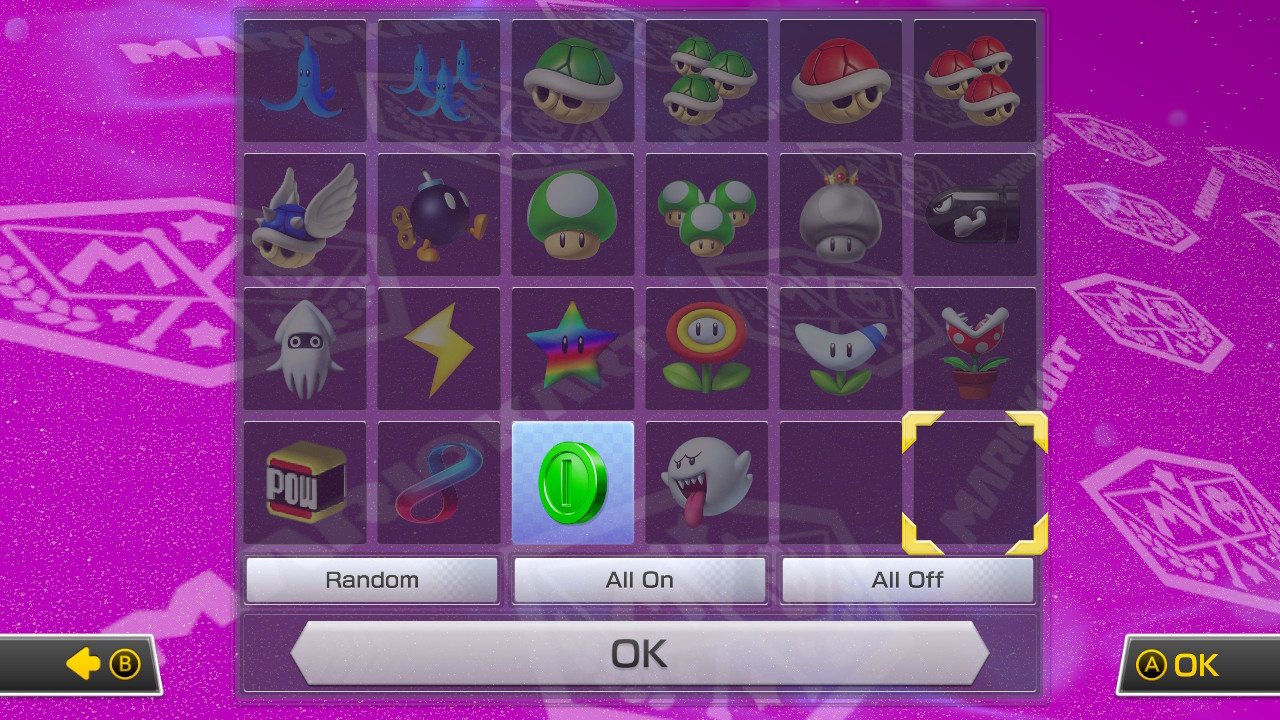
Task: Select the Triple Bananas item
Action: click(438, 80)
